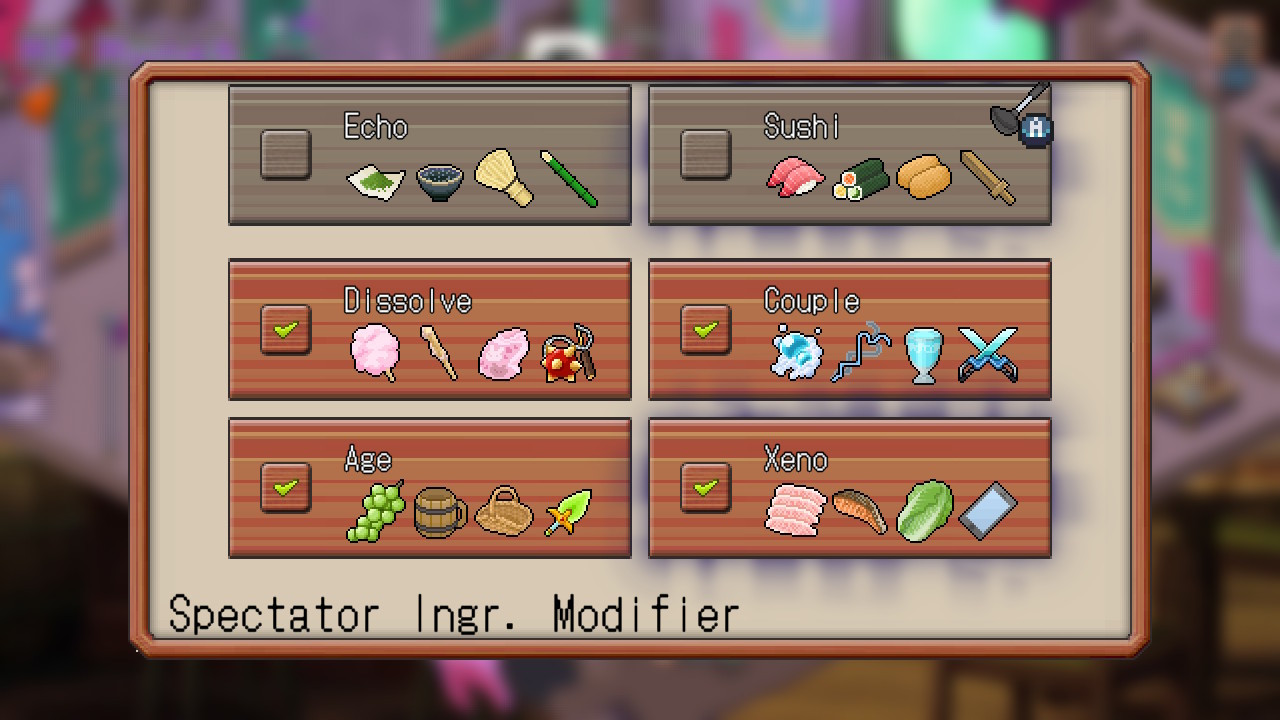1280x720 pixels.
Task: Uncheck the Couple modifier
Action: (x=705, y=329)
